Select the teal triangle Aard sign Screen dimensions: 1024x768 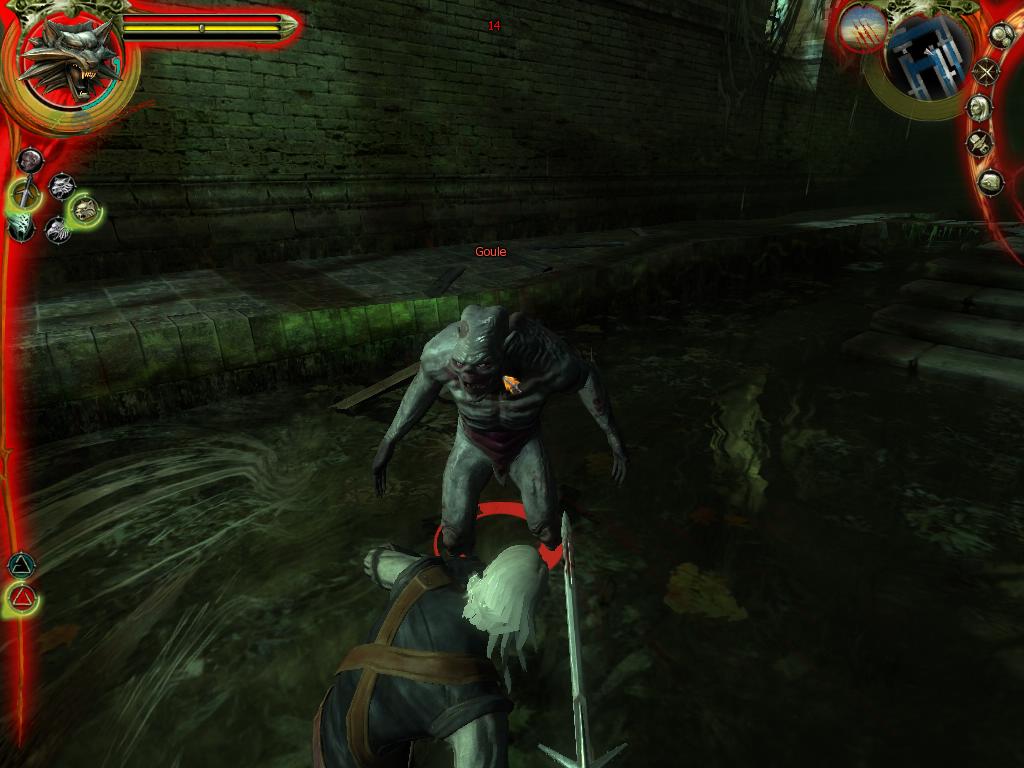21,566
